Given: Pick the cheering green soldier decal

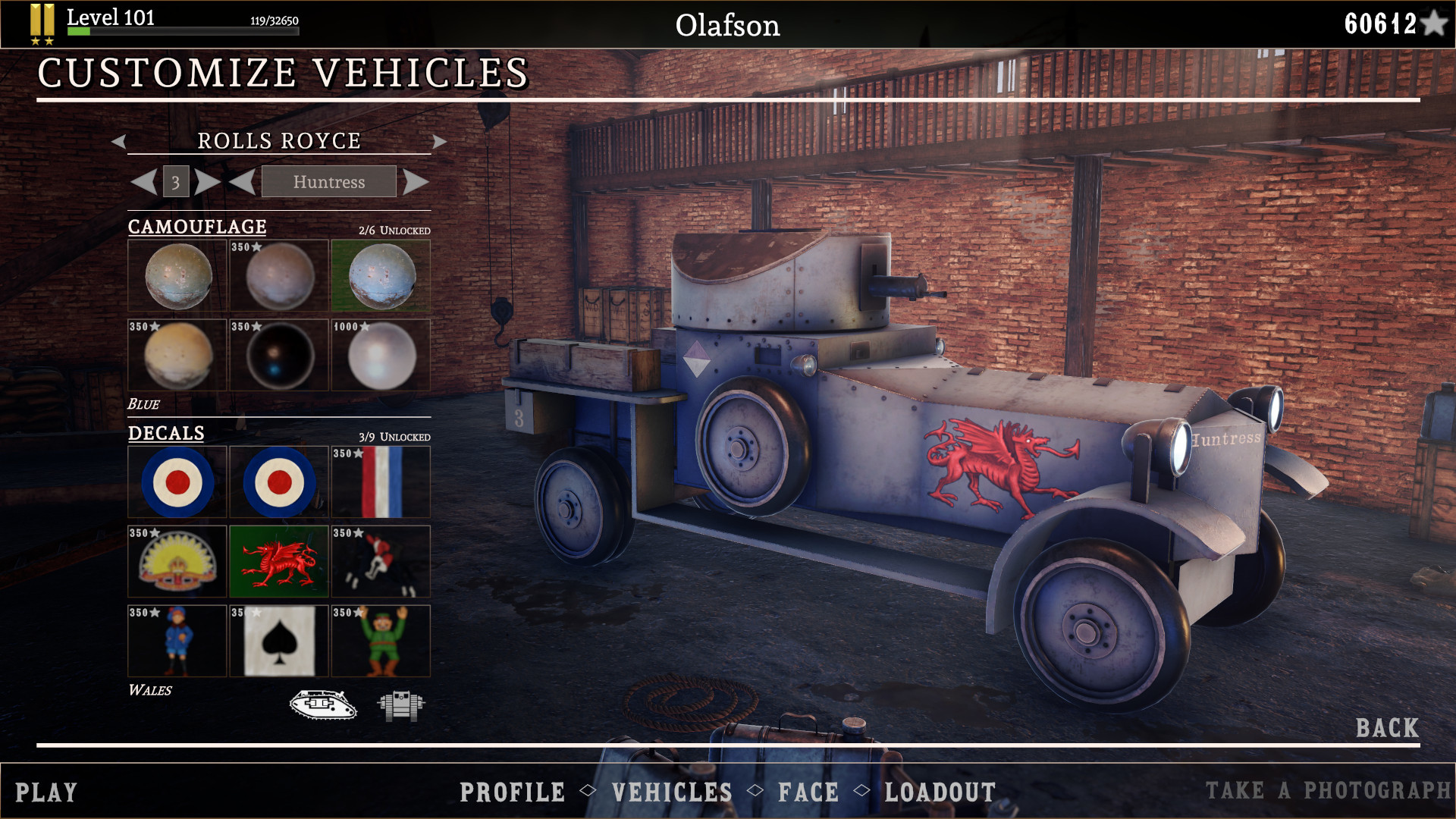Looking at the screenshot, I should point(380,642).
